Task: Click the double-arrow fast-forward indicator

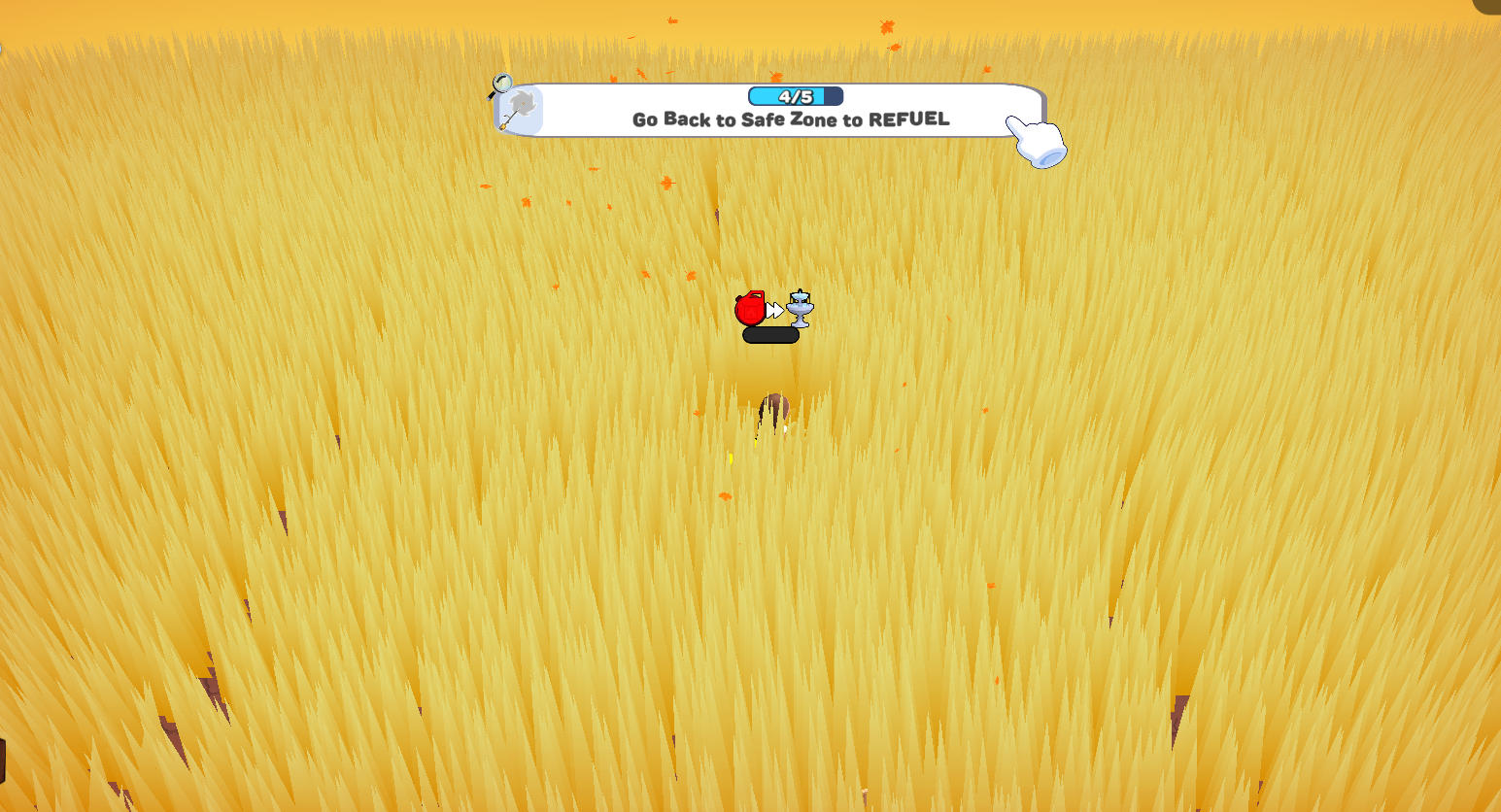Action: pos(774,310)
